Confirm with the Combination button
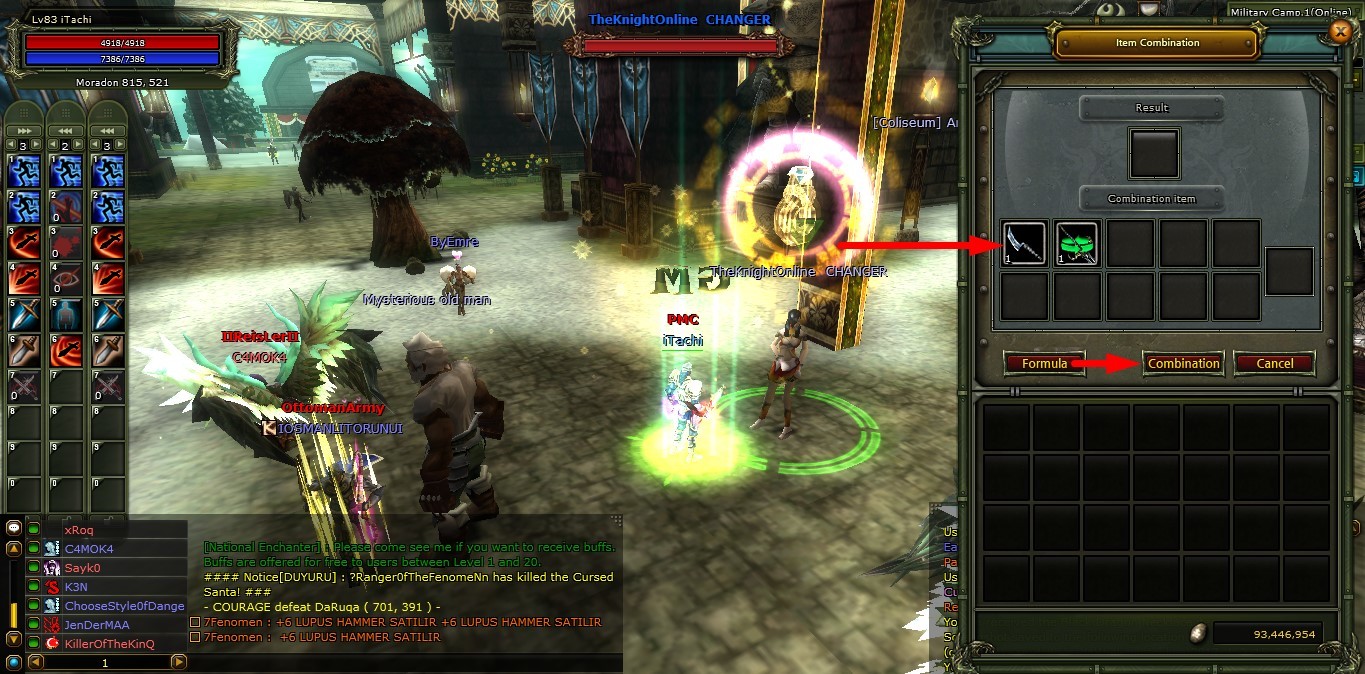The height and width of the screenshot is (674, 1365). [x=1183, y=363]
